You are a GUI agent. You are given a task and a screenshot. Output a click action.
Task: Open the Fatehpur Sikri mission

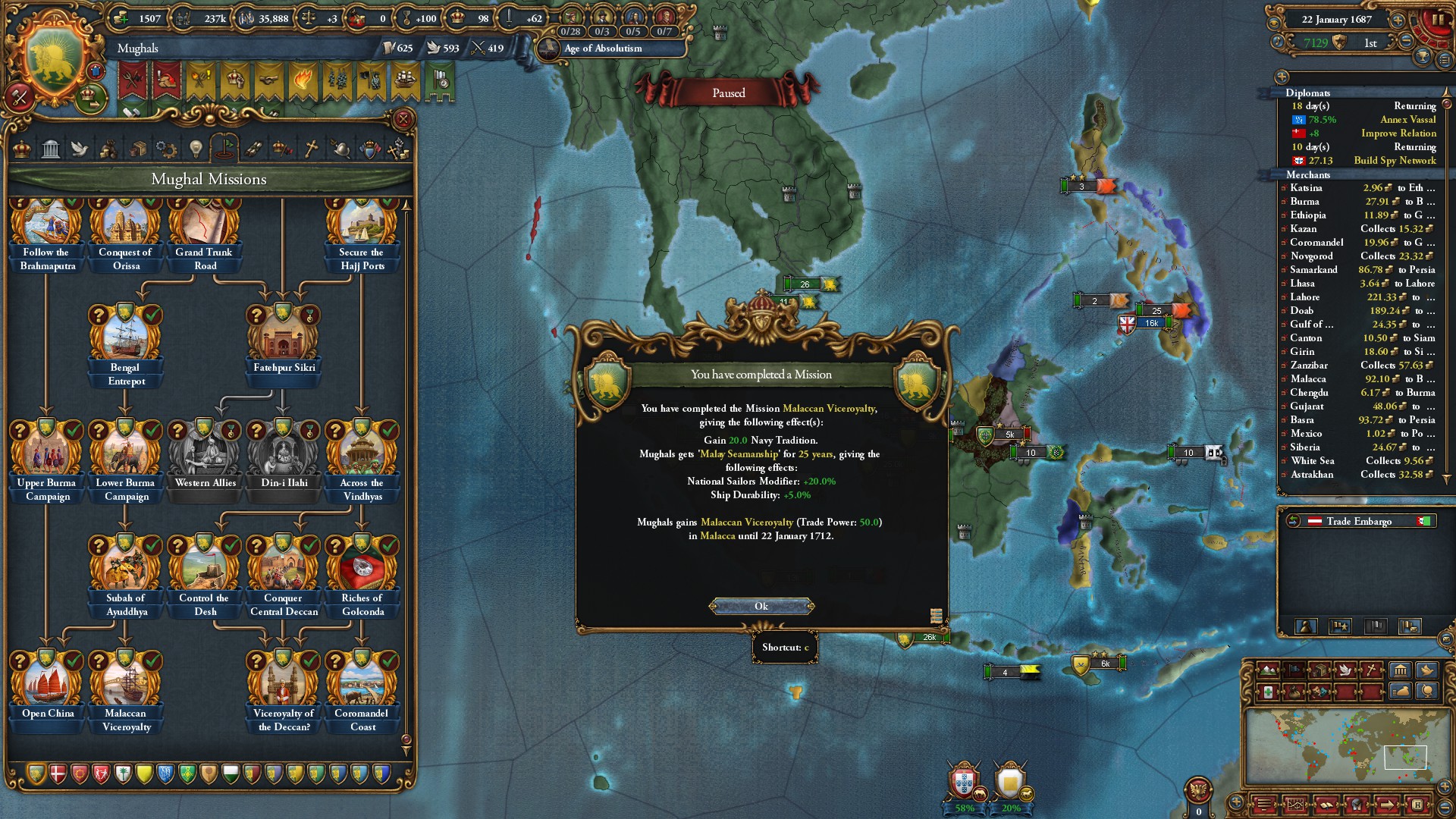pyautogui.click(x=284, y=338)
